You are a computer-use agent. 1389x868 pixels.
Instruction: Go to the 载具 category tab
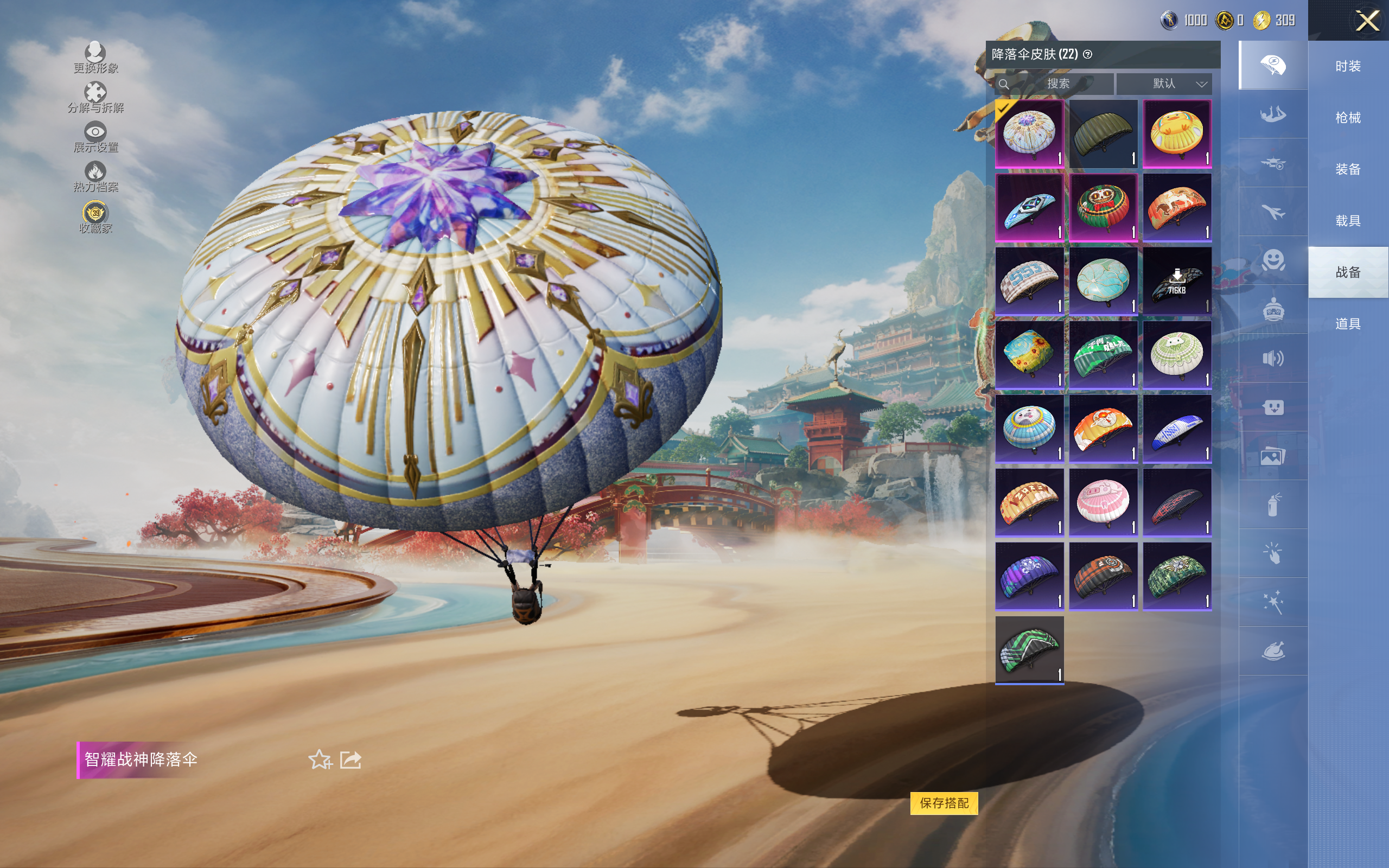[x=1348, y=221]
